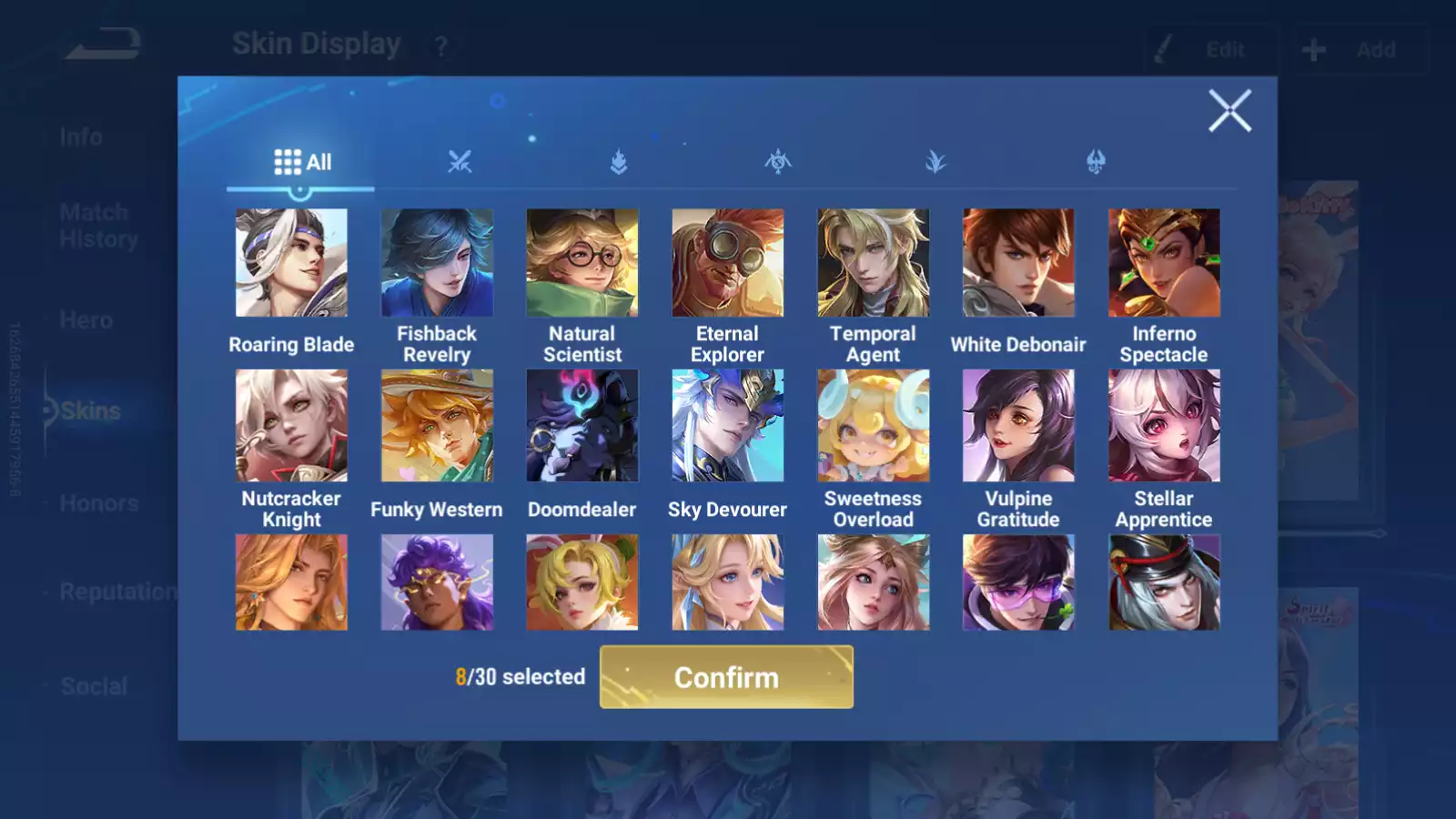Switch to the All skins tab

(302, 163)
